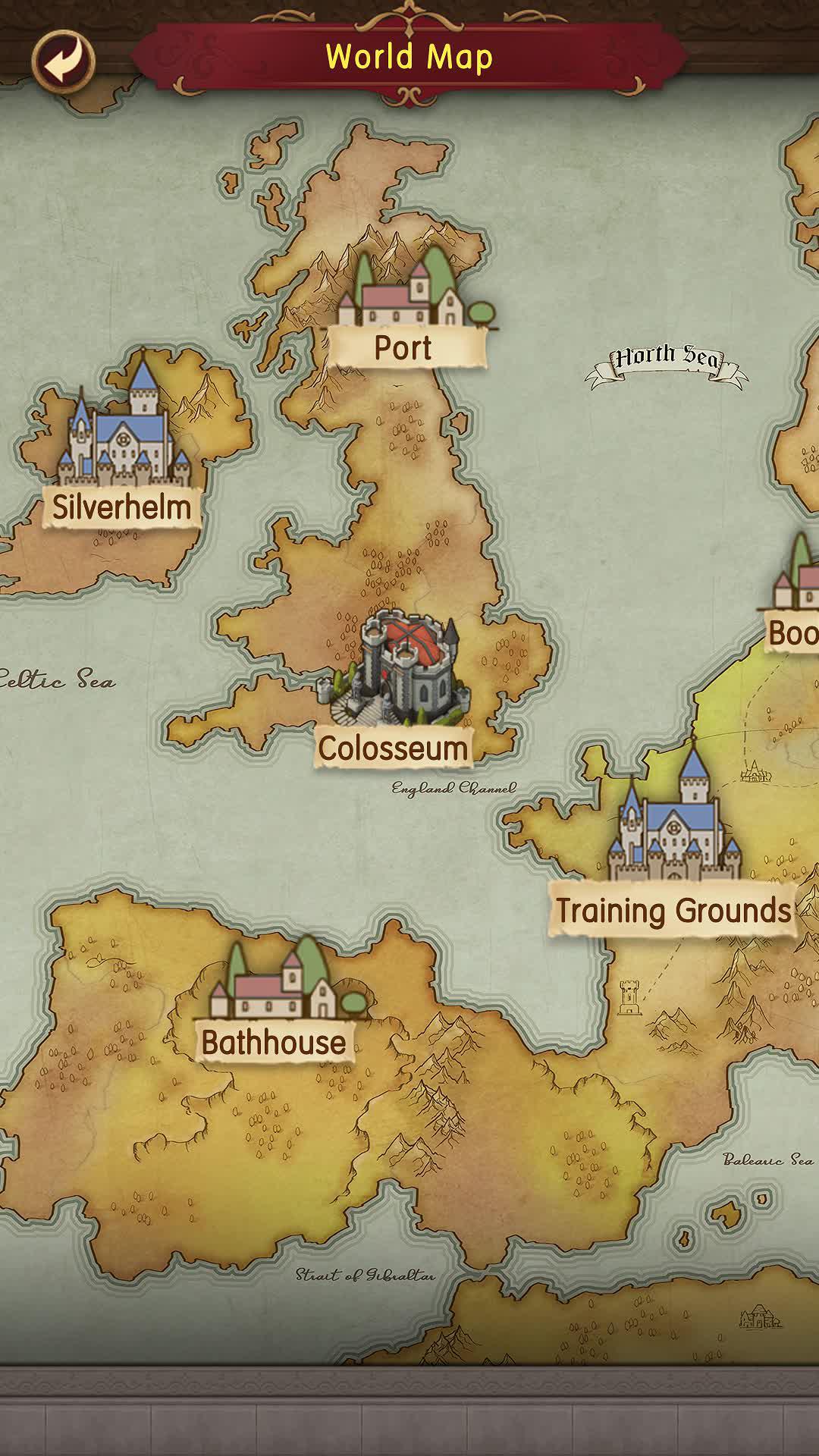Go back using the arrow button
Screen dimensions: 819x1456
tap(63, 61)
